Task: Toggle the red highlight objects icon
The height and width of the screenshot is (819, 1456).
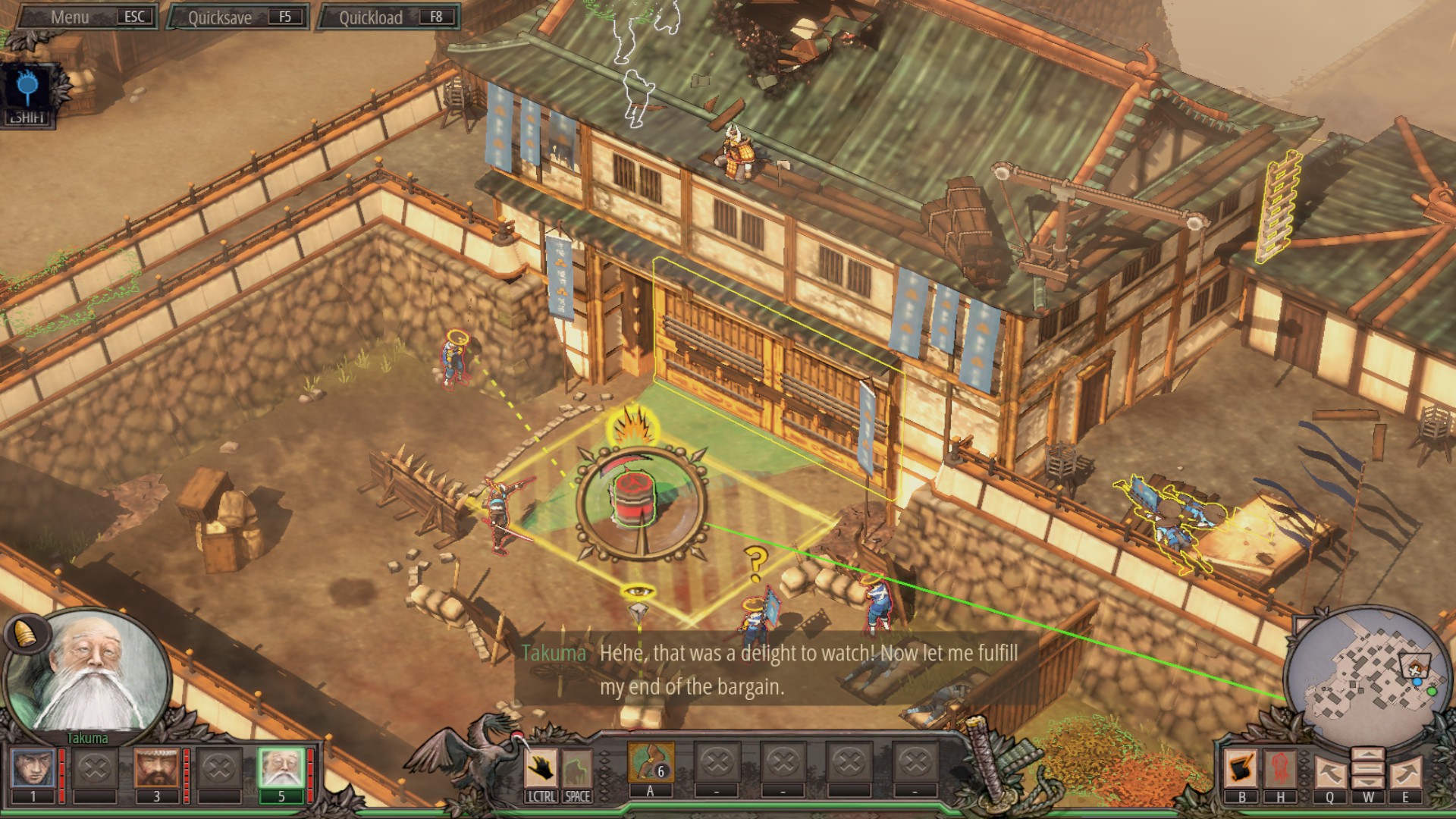Action: tap(1281, 769)
